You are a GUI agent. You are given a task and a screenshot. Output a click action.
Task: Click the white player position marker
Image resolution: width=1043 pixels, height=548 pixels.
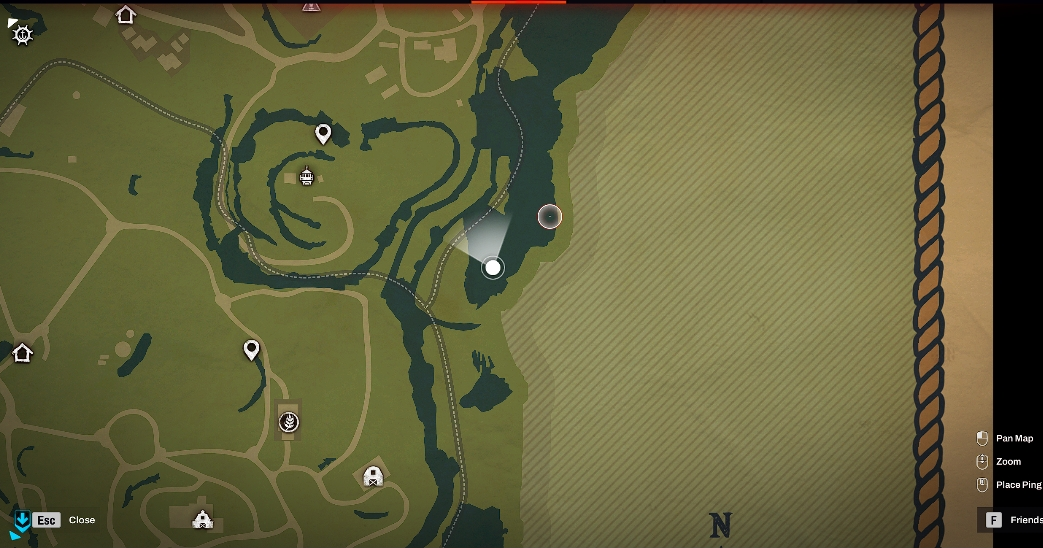[492, 267]
